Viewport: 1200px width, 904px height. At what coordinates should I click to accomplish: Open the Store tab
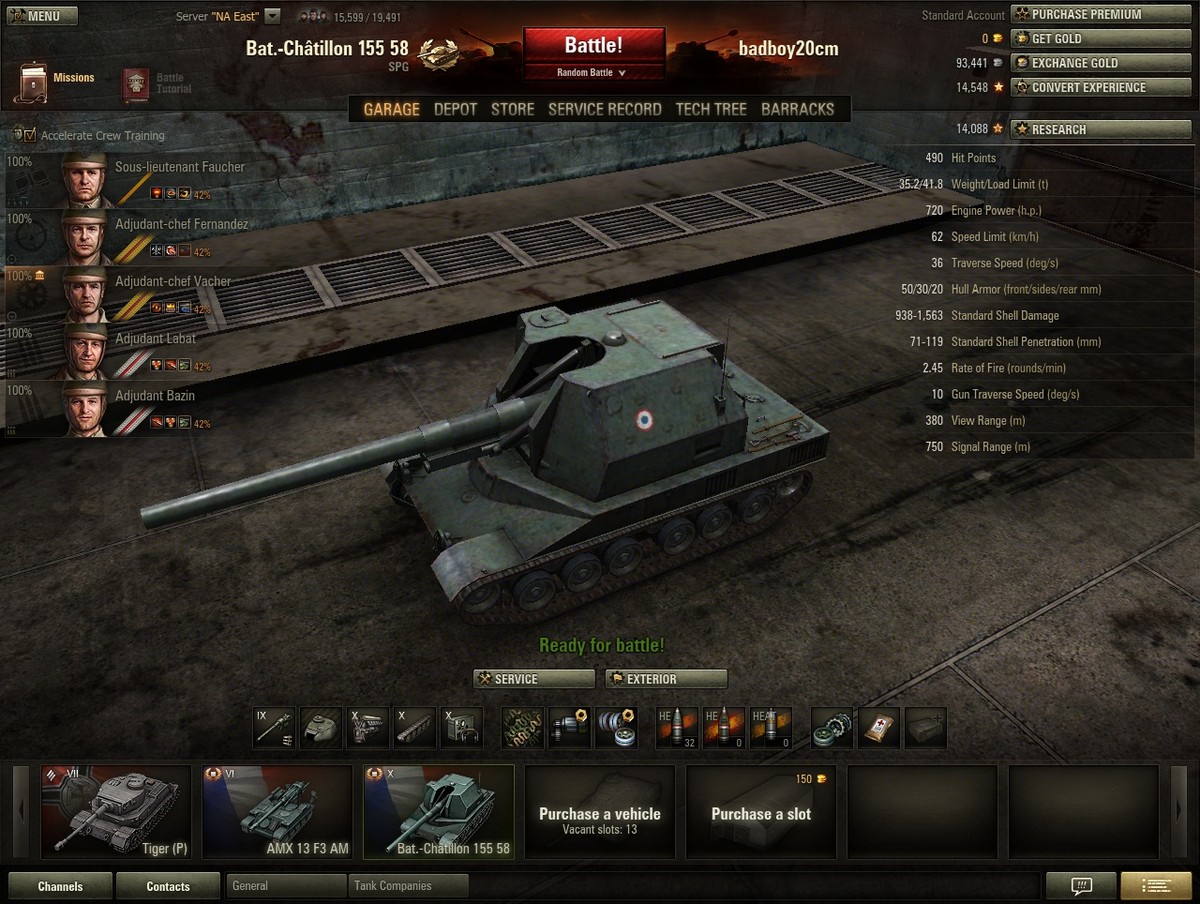512,109
